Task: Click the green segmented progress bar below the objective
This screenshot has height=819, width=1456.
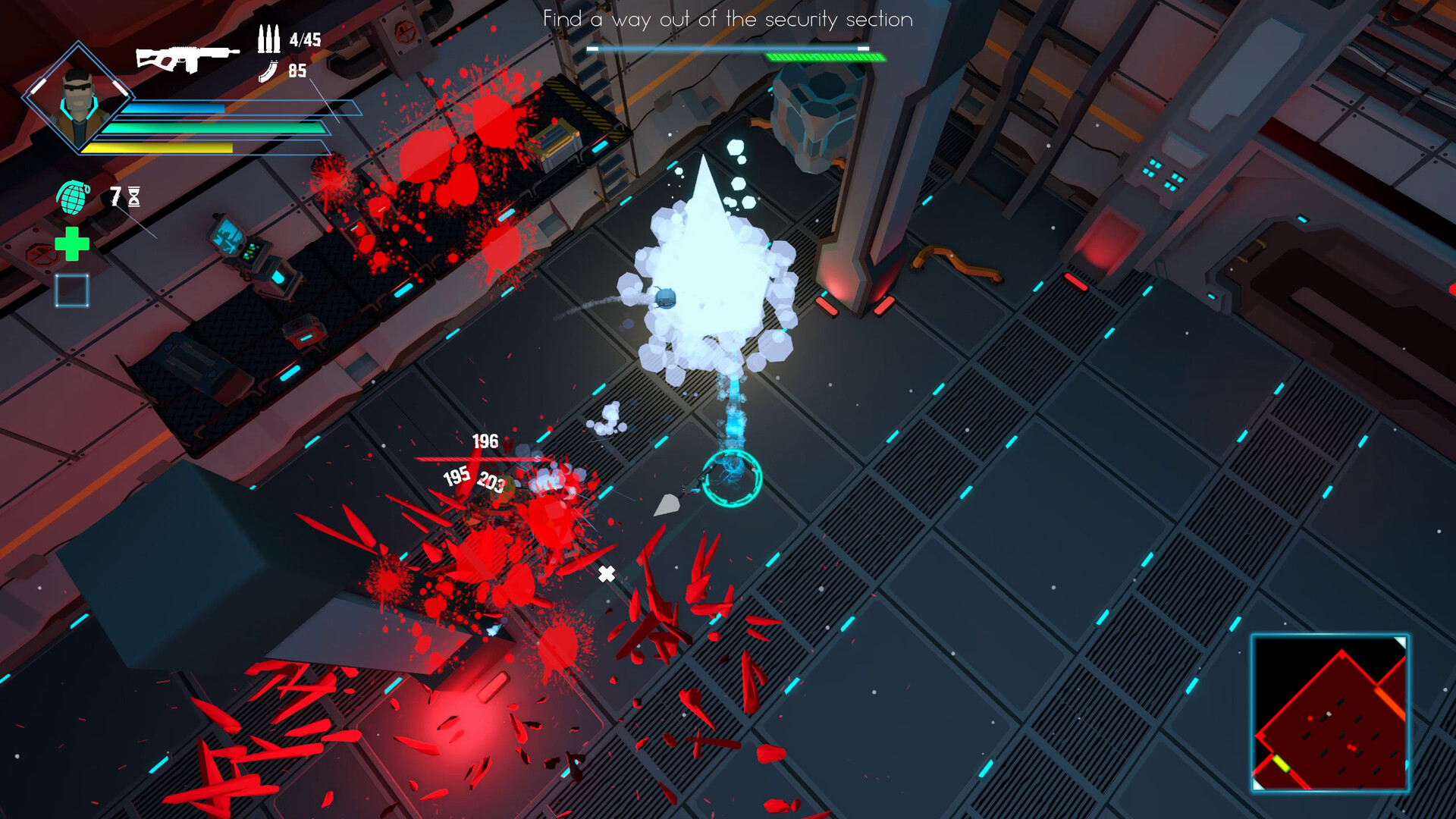Action: click(x=825, y=55)
